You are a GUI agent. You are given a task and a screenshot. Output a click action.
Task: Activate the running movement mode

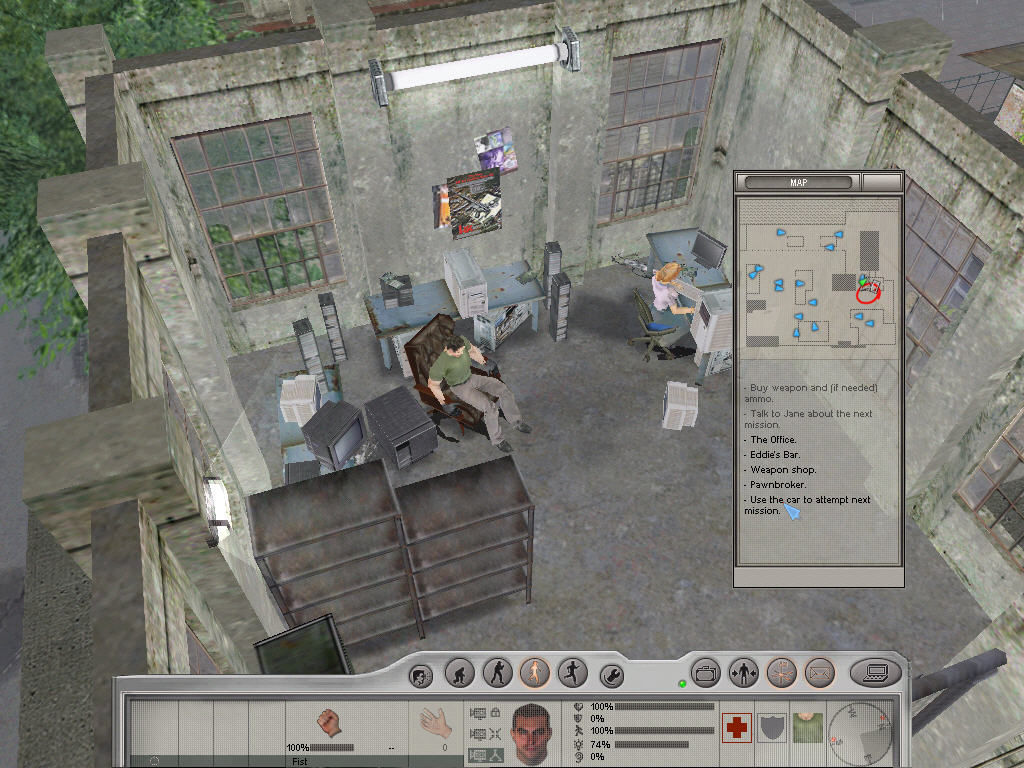coord(572,672)
